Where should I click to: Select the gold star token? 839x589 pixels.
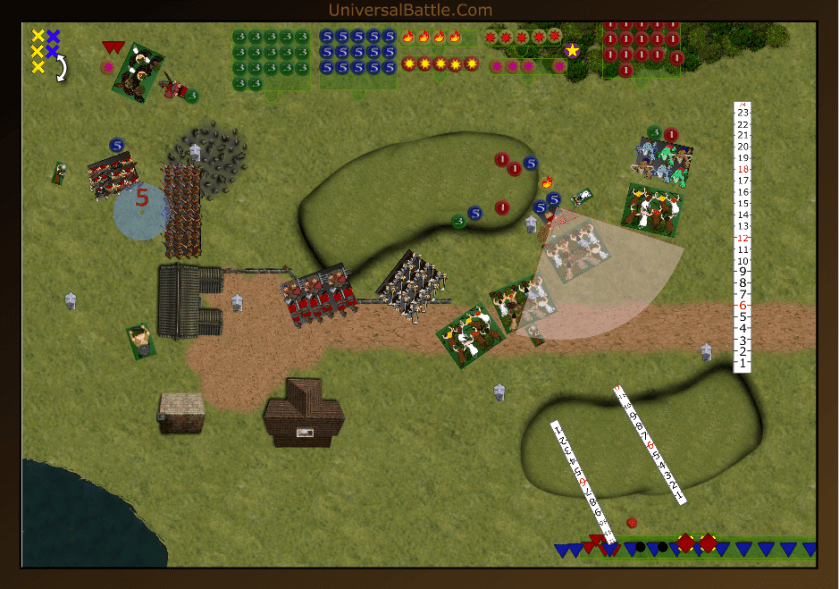click(572, 50)
